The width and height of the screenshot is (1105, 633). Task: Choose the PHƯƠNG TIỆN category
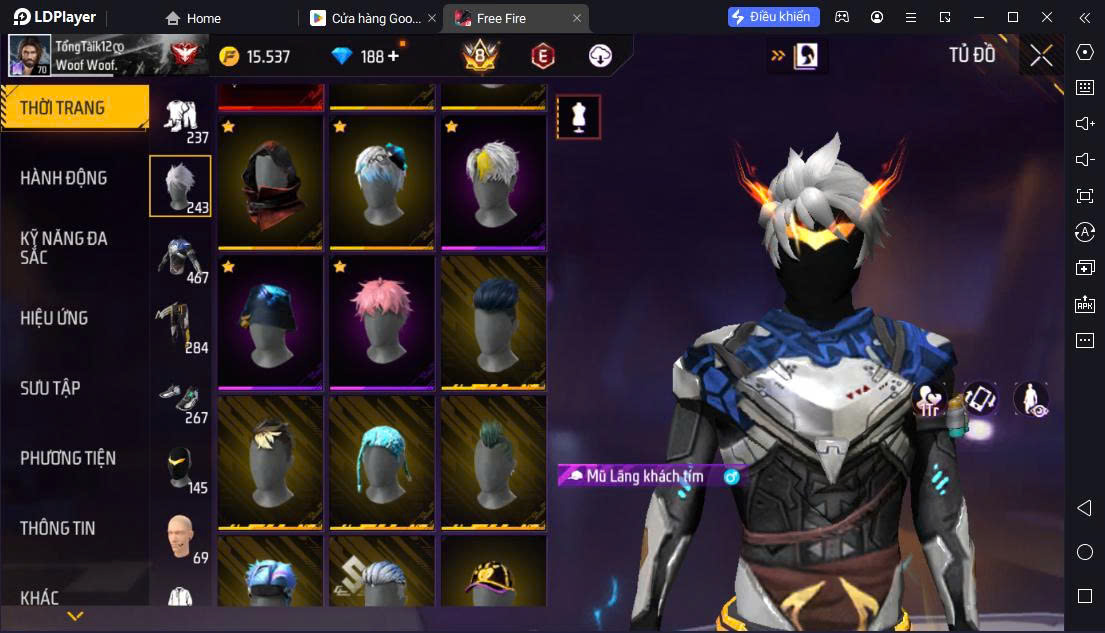tap(68, 458)
